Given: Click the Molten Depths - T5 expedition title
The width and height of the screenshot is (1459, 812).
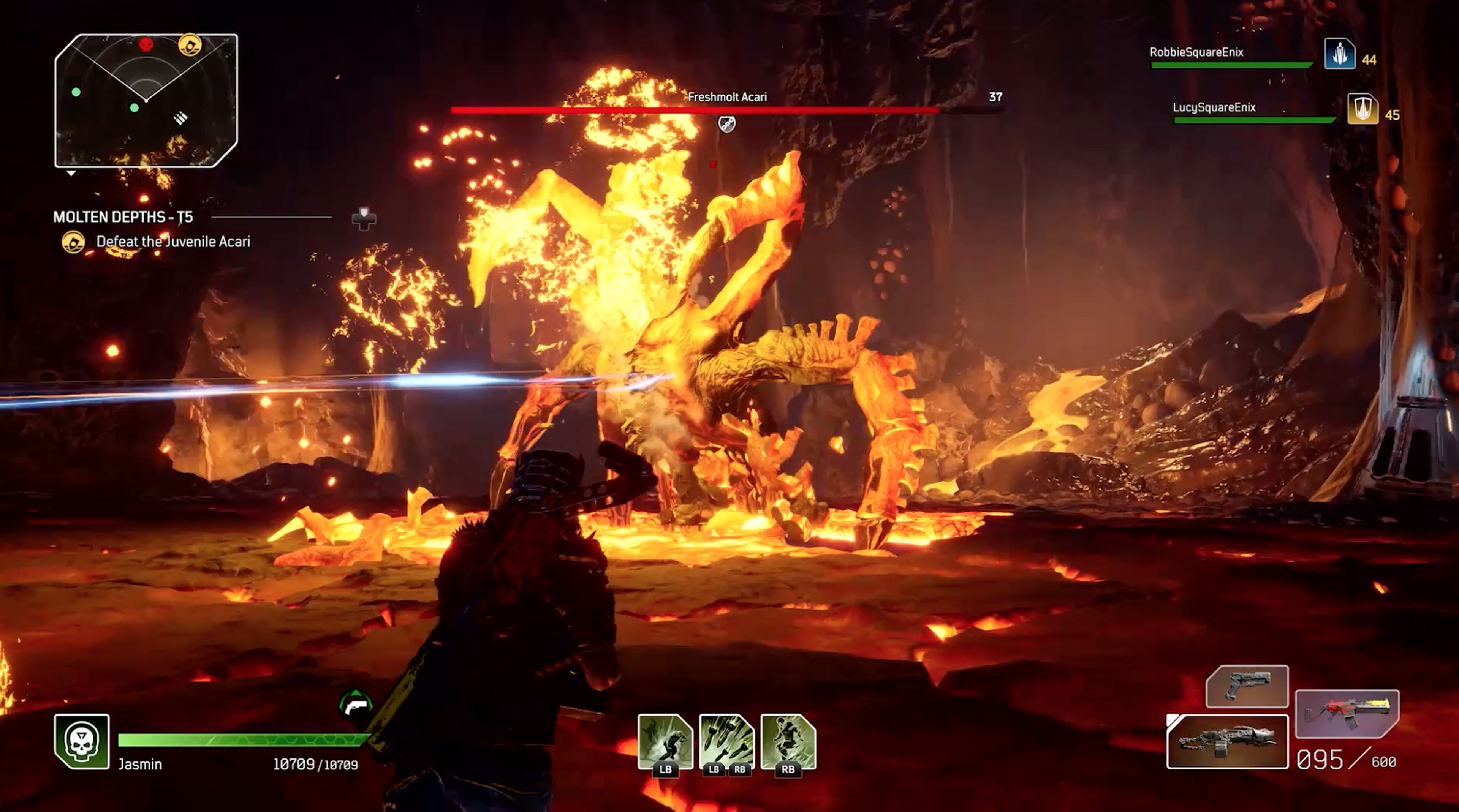Looking at the screenshot, I should coord(123,217).
